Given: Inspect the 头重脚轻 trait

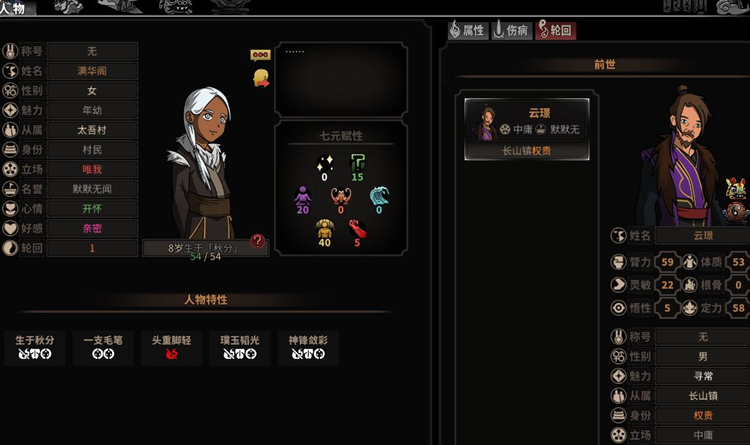Looking at the screenshot, I should 171,347.
